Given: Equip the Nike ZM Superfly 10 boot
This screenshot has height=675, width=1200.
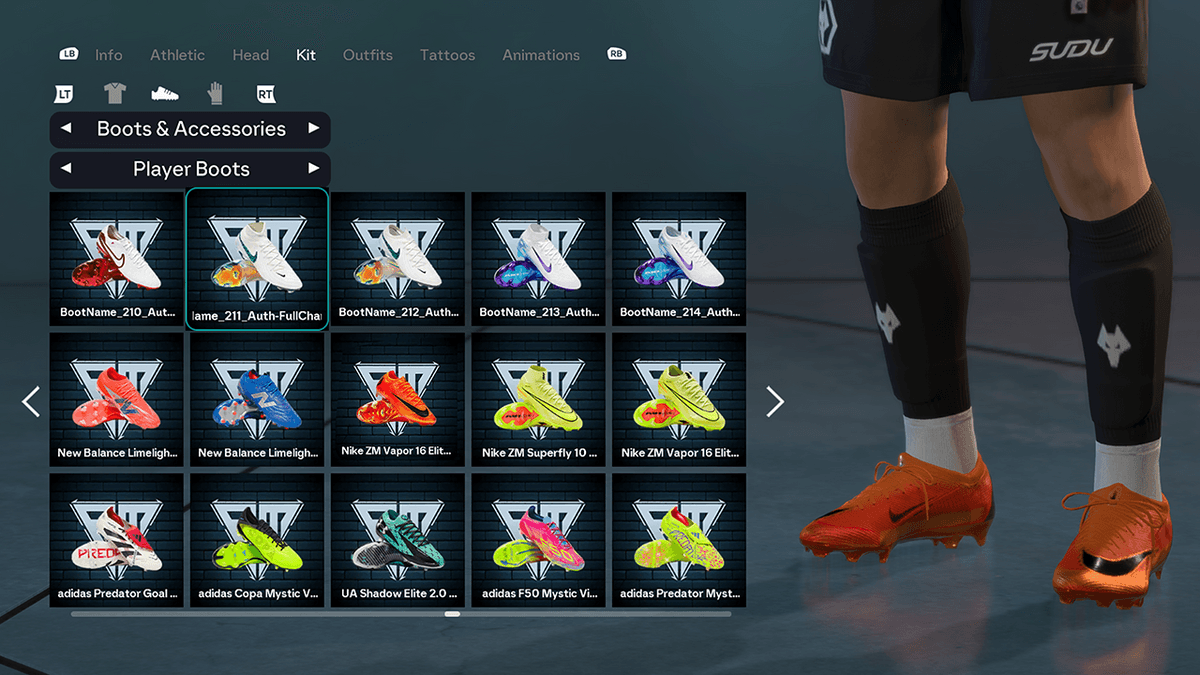Looking at the screenshot, I should [x=538, y=399].
